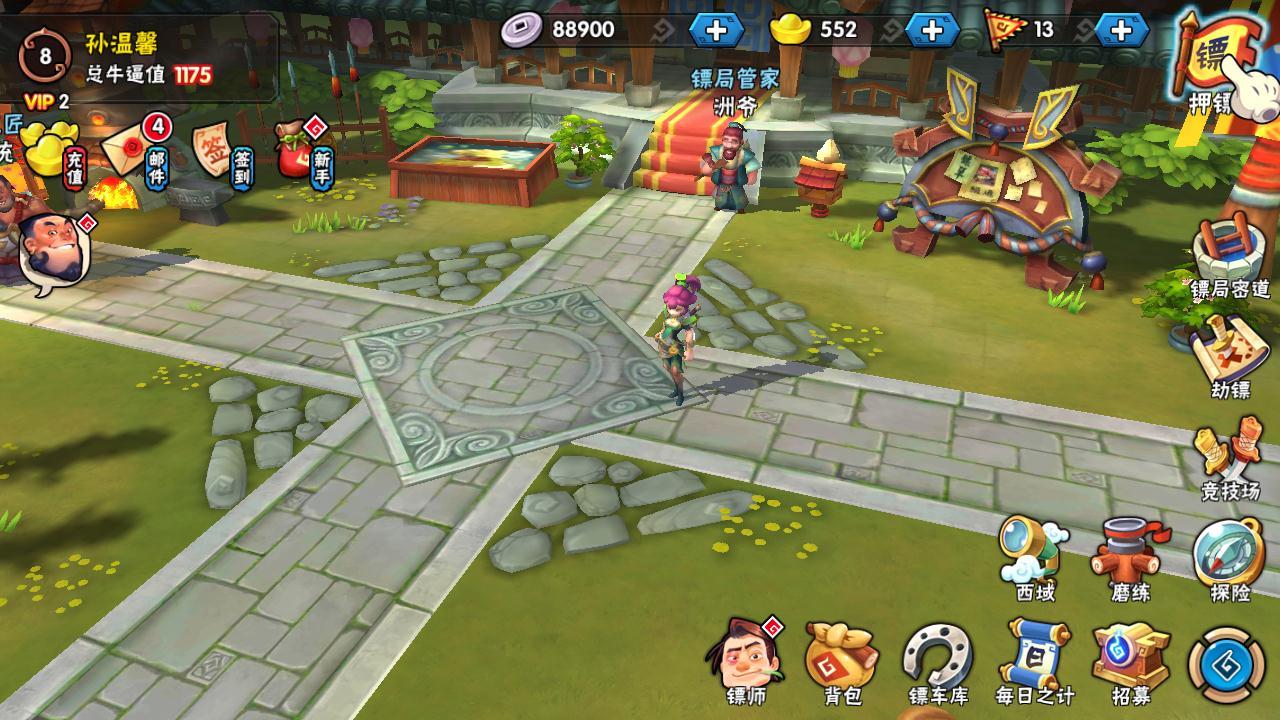The width and height of the screenshot is (1280, 720).
Task: Open the 新手 newbie gift bag
Action: tap(298, 152)
